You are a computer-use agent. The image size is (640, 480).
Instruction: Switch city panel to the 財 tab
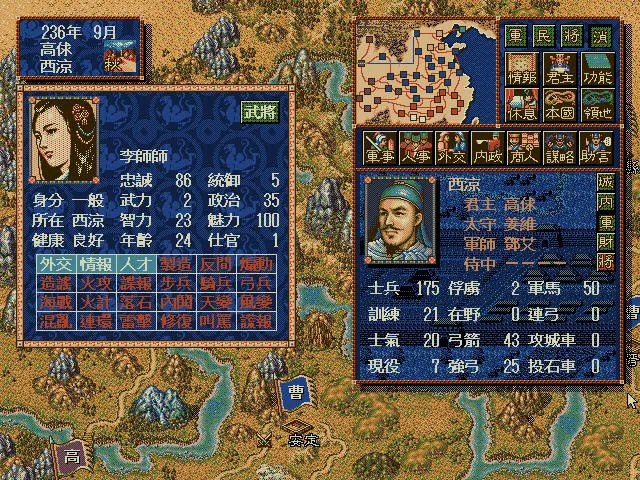(605, 241)
